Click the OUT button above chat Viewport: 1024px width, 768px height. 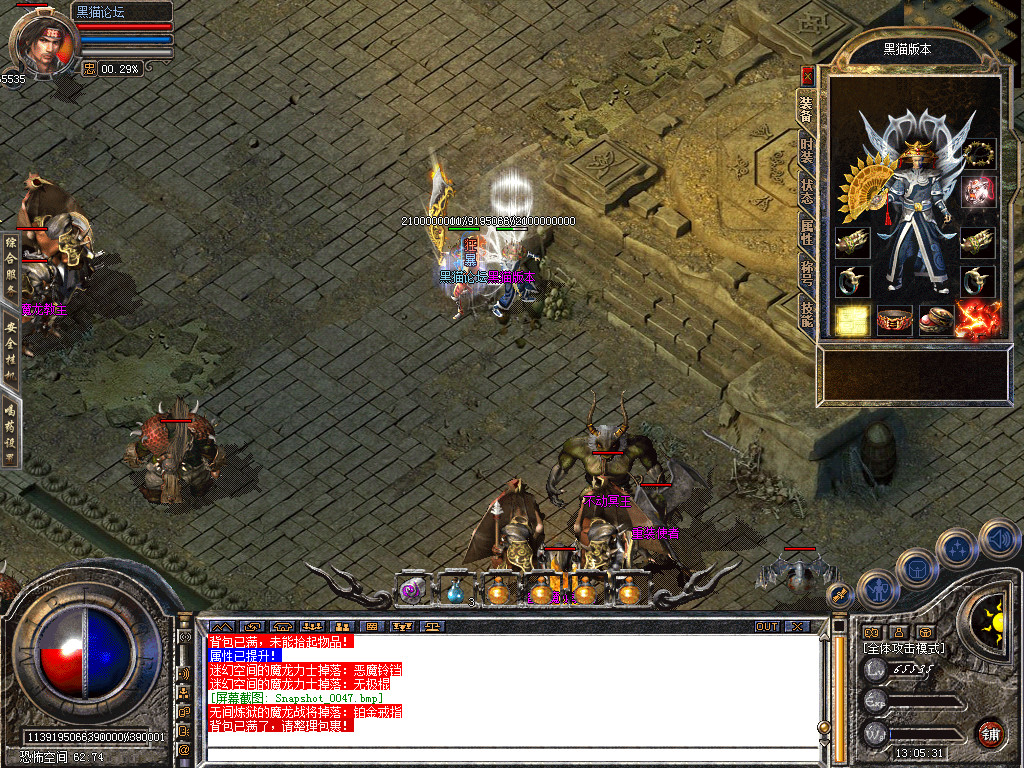[x=767, y=626]
